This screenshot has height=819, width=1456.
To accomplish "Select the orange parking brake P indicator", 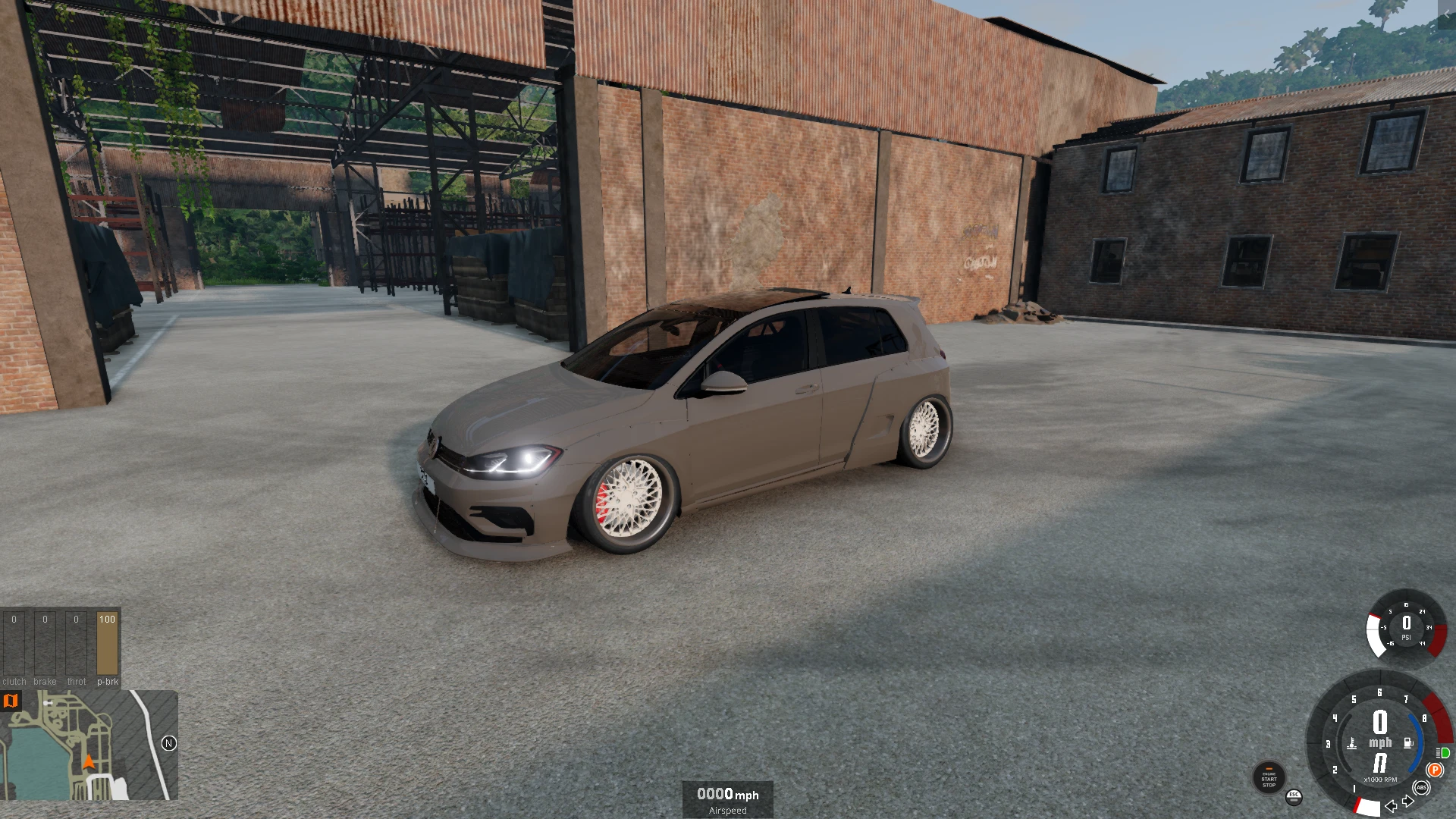I will [x=1436, y=770].
